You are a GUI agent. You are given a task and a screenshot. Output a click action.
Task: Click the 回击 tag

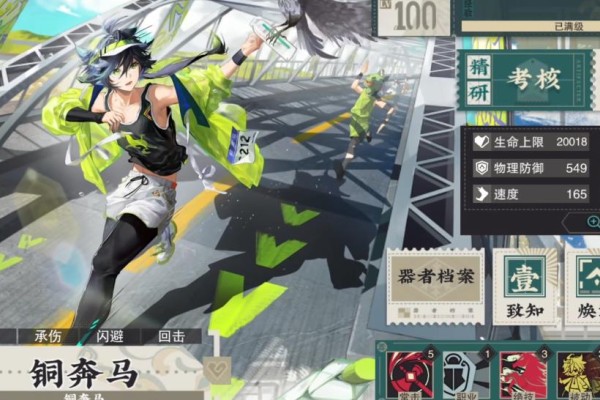170,336
